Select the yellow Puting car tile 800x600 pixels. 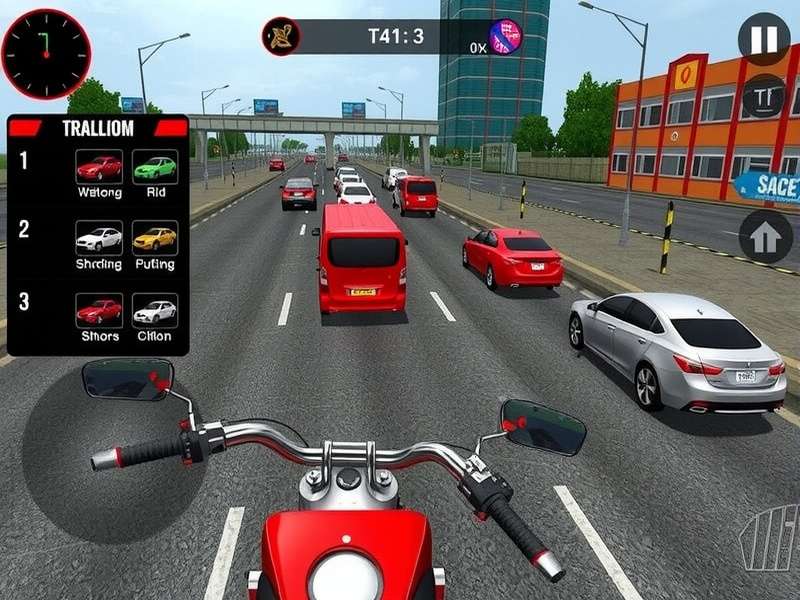(x=155, y=238)
